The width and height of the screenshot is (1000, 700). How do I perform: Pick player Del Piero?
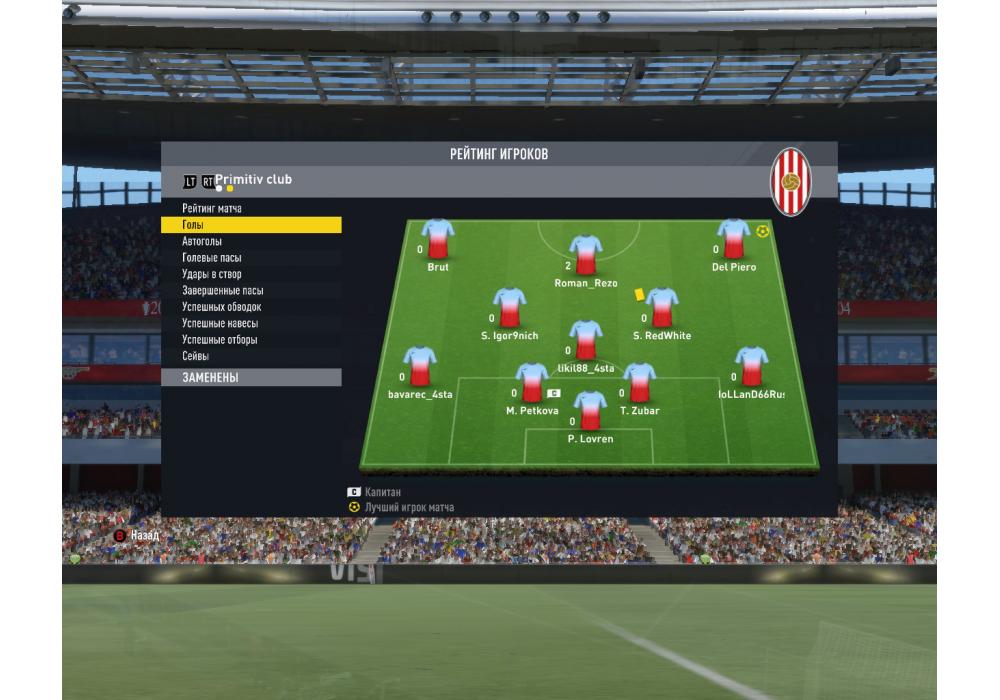pos(733,241)
